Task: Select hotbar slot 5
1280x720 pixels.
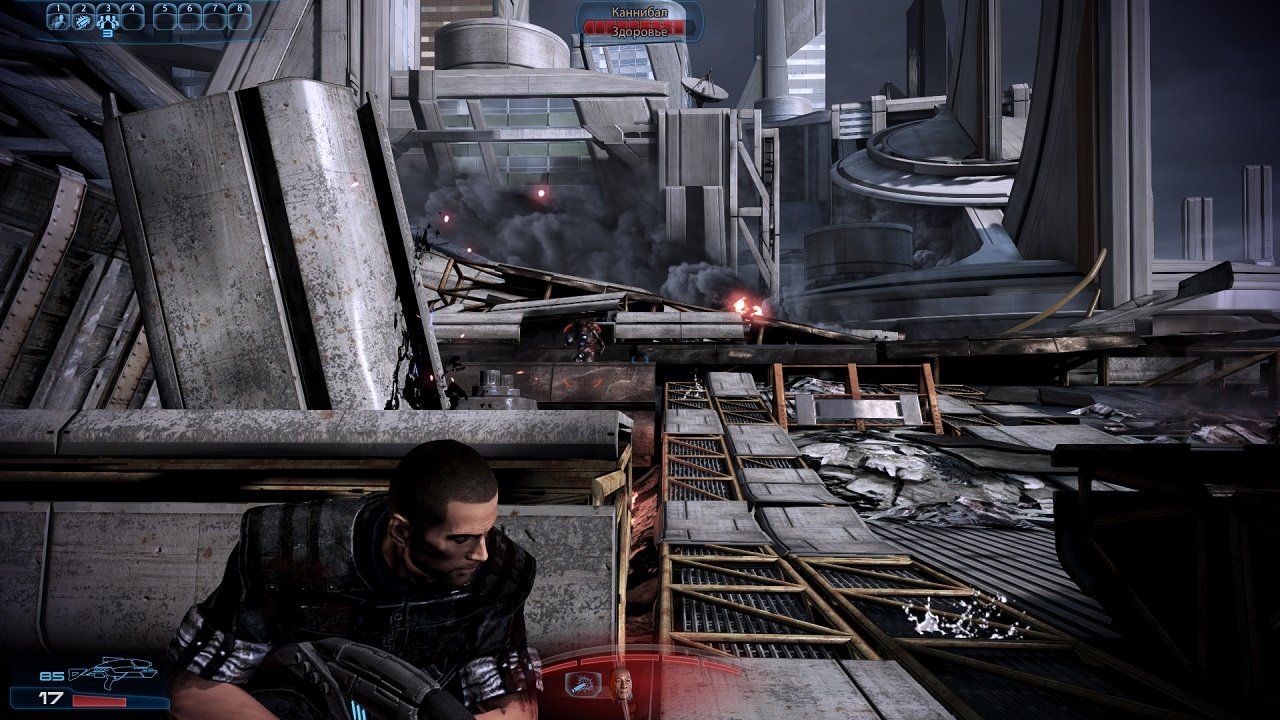Action: pos(167,18)
